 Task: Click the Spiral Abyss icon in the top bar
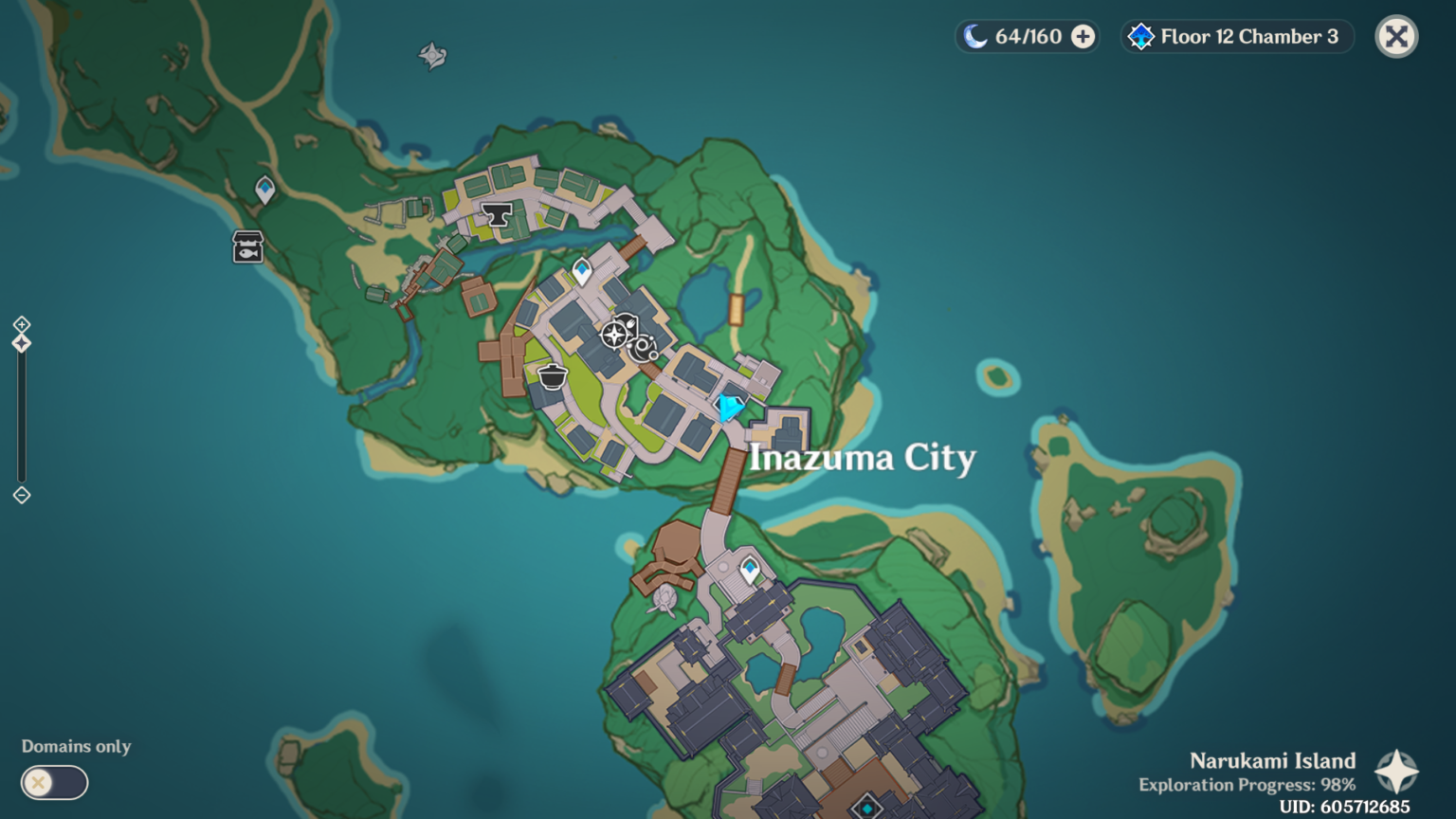[1140, 36]
